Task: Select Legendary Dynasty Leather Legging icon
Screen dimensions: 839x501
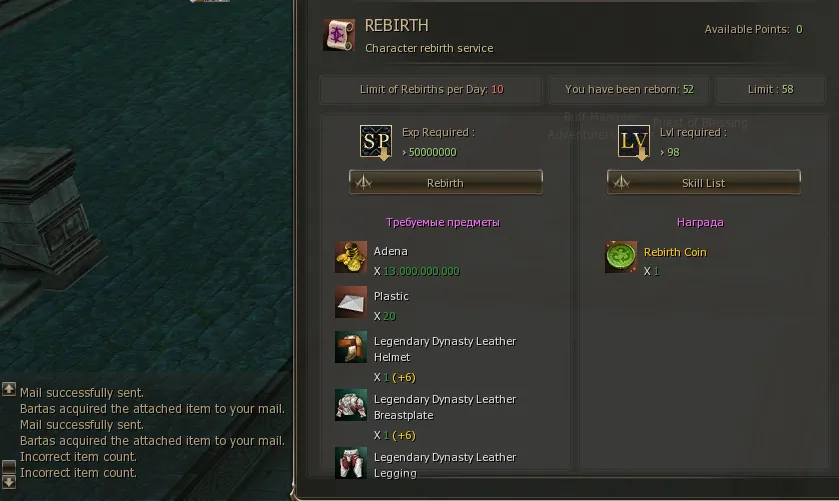Action: tap(351, 462)
